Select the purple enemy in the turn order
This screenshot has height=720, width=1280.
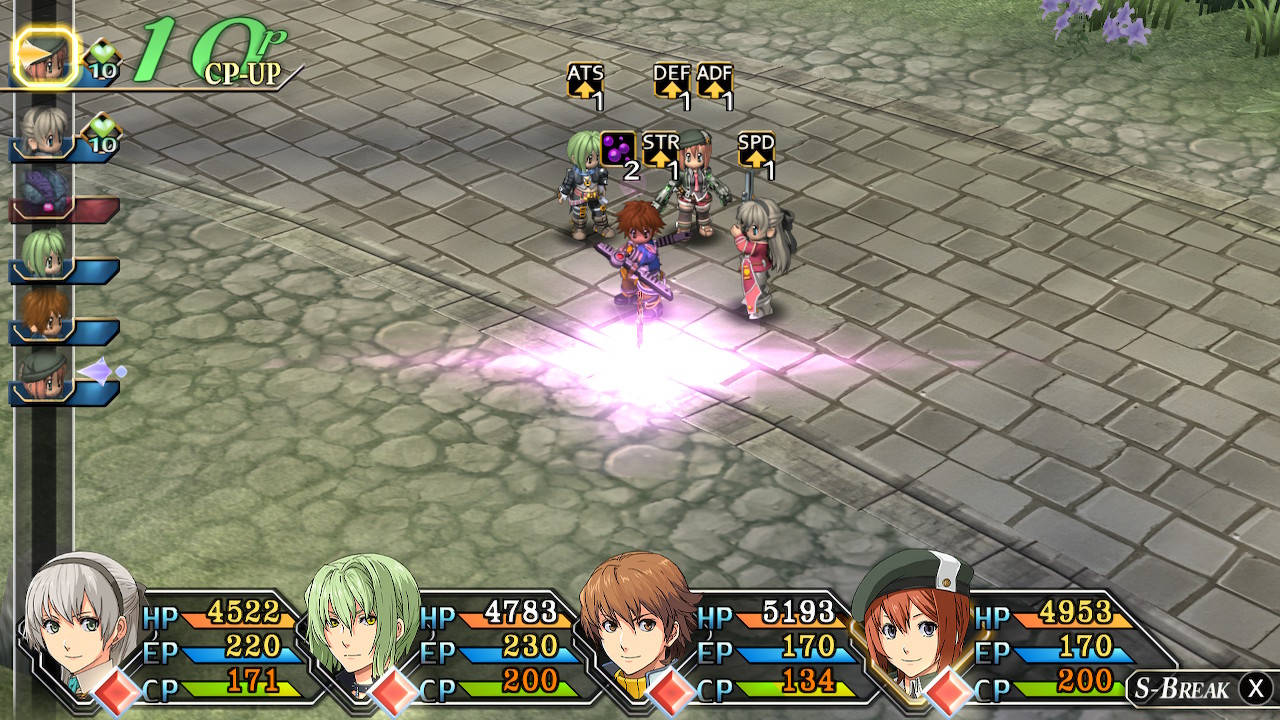point(45,192)
